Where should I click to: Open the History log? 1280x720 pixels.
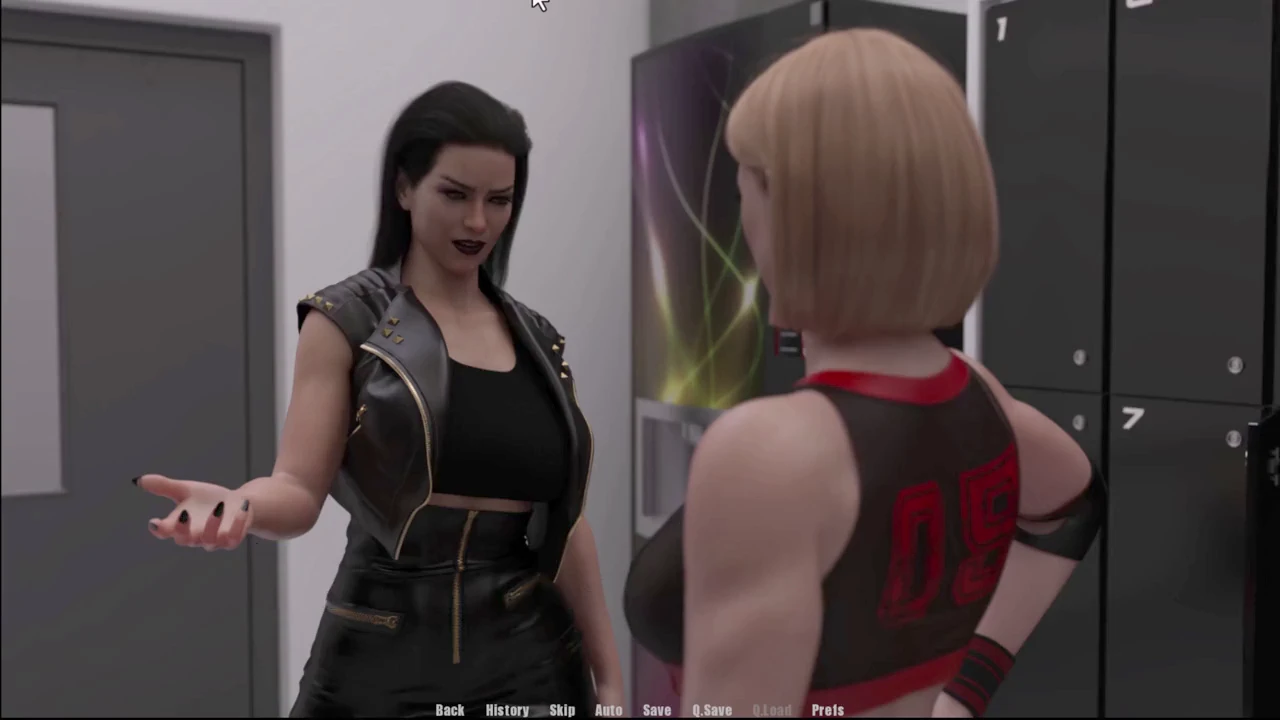(x=507, y=710)
